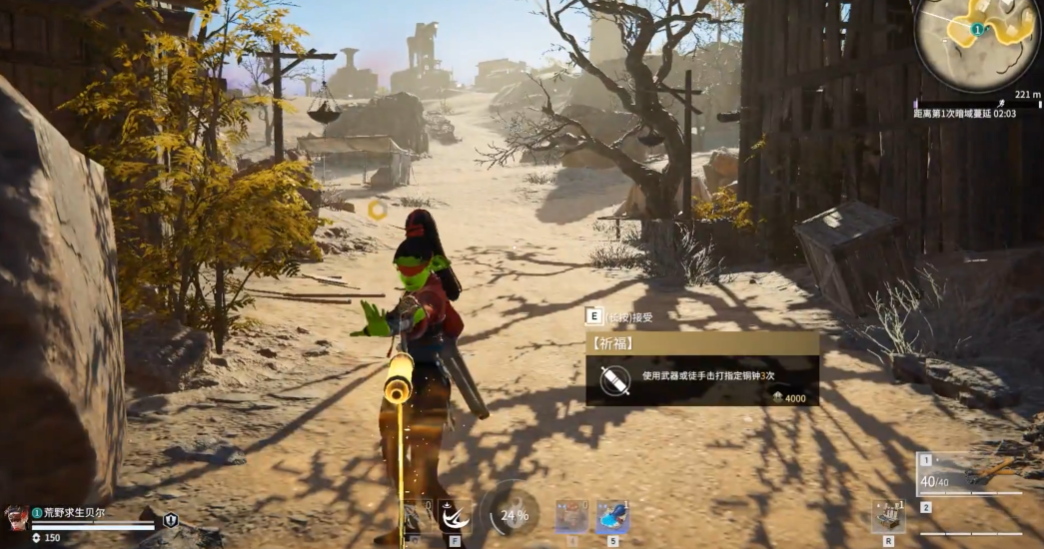Click the hexagon armor shield icon
The height and width of the screenshot is (549, 1044).
tap(171, 520)
